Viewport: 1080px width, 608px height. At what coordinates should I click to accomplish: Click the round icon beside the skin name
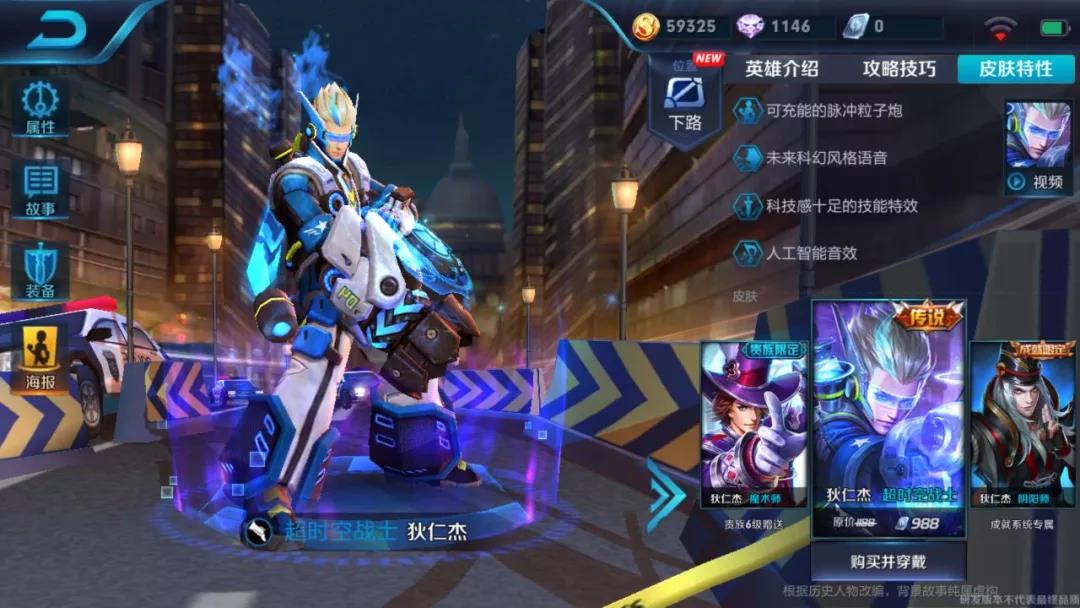258,531
